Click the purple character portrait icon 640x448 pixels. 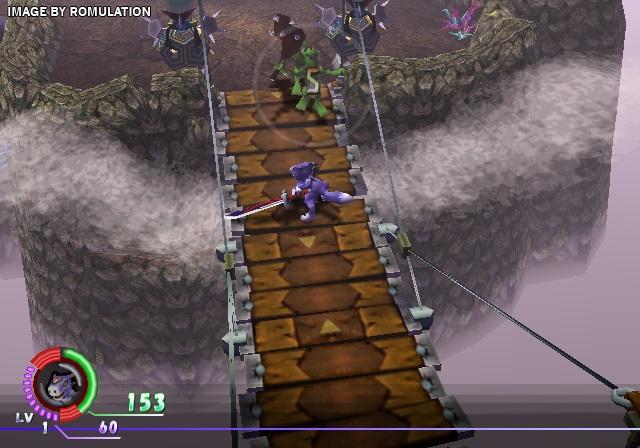(x=57, y=383)
